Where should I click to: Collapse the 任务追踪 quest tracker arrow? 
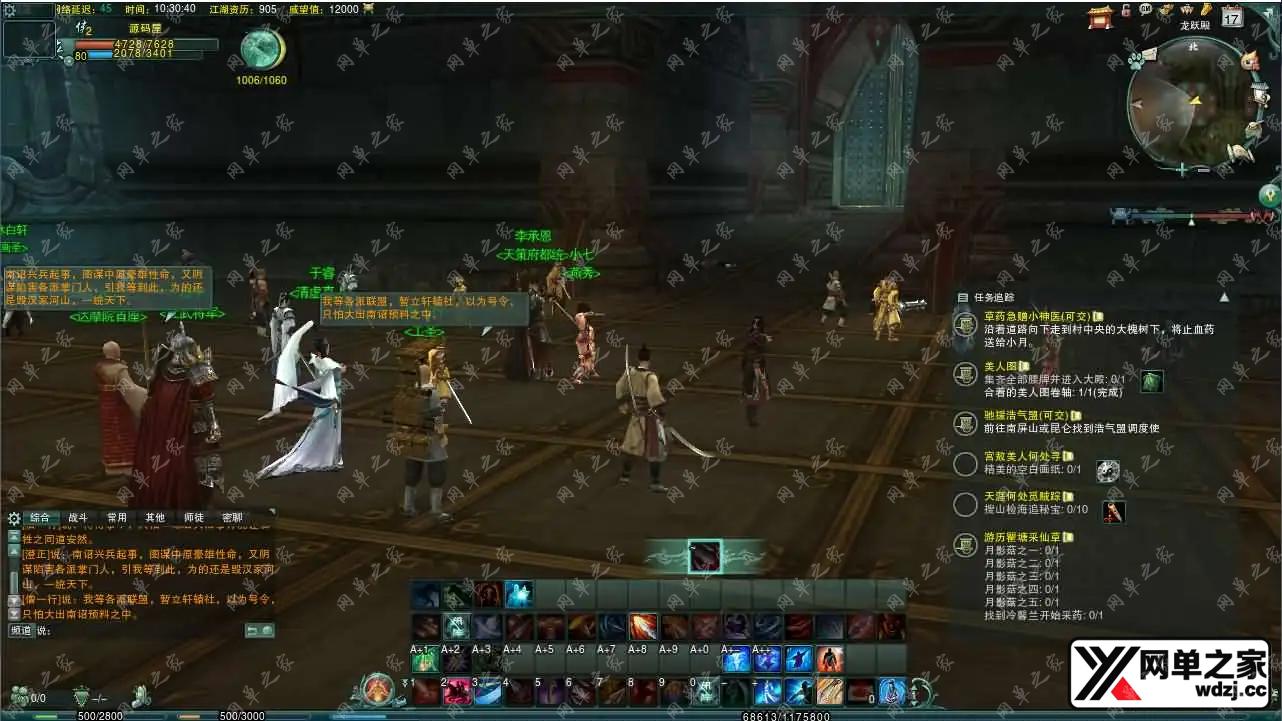click(x=1224, y=297)
